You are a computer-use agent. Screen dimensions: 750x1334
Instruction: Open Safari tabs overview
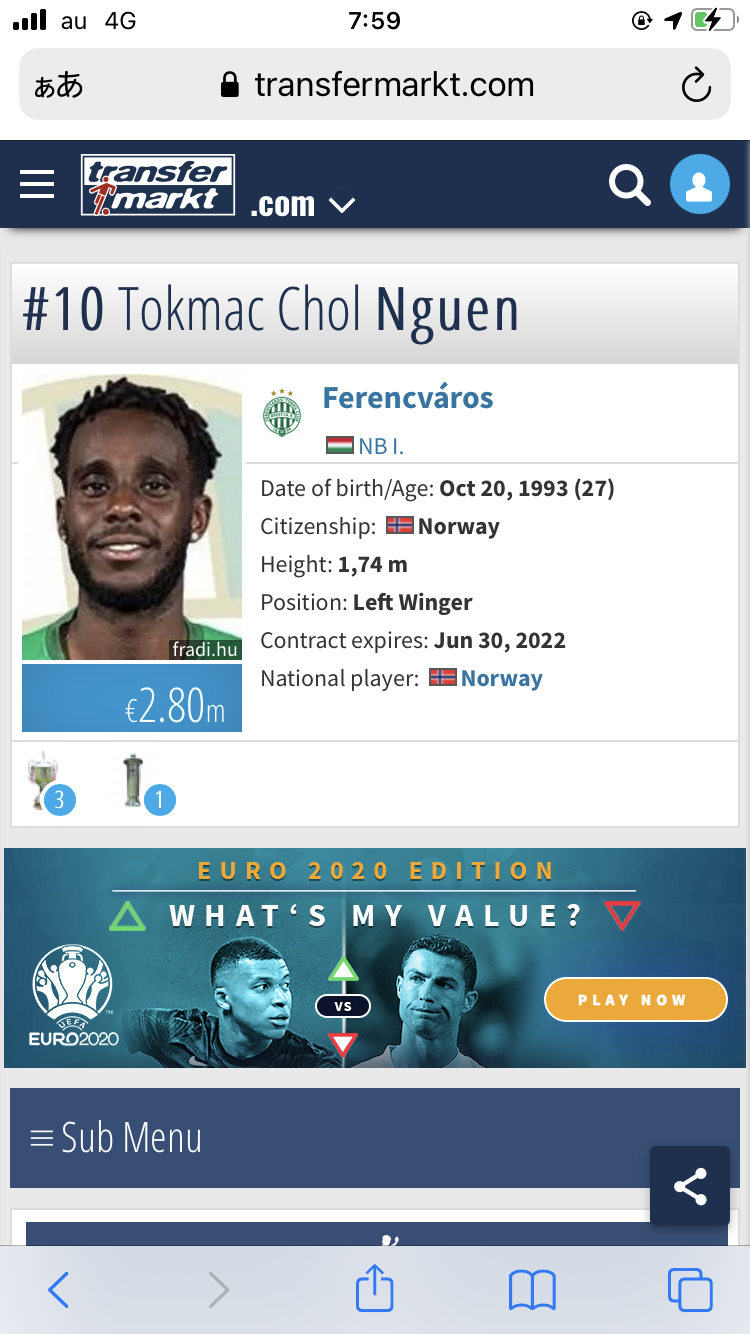point(689,1290)
